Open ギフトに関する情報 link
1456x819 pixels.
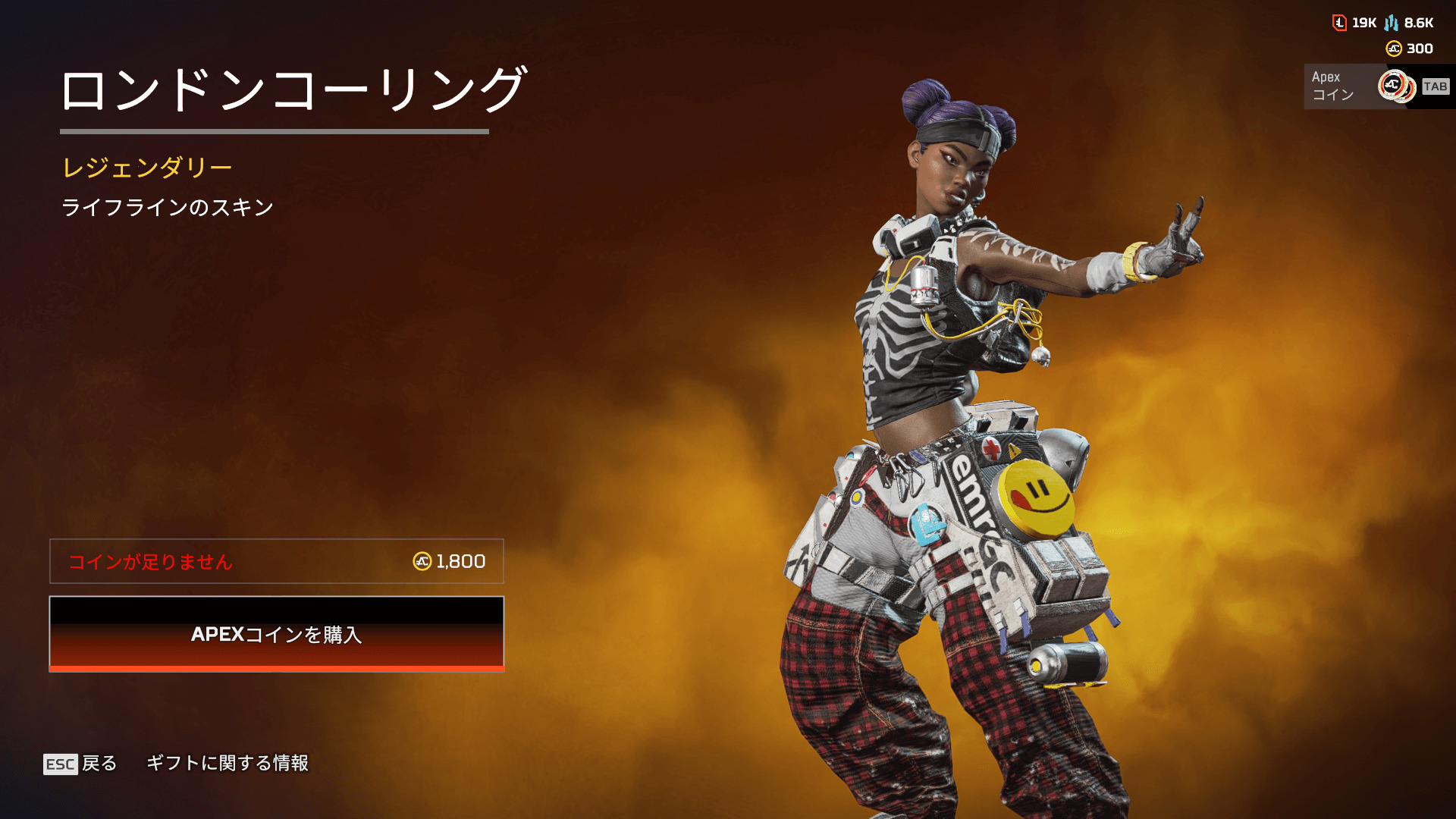tap(227, 763)
